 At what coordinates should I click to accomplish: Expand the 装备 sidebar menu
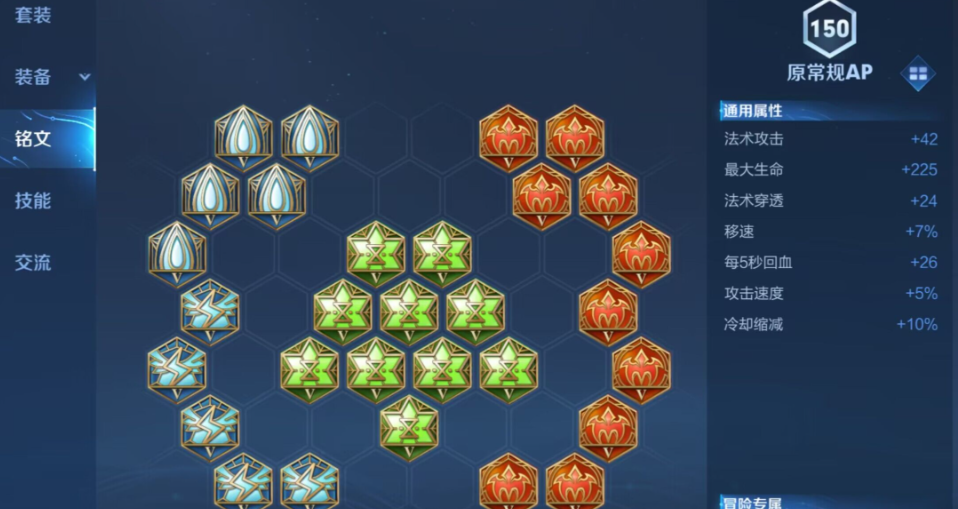click(48, 77)
